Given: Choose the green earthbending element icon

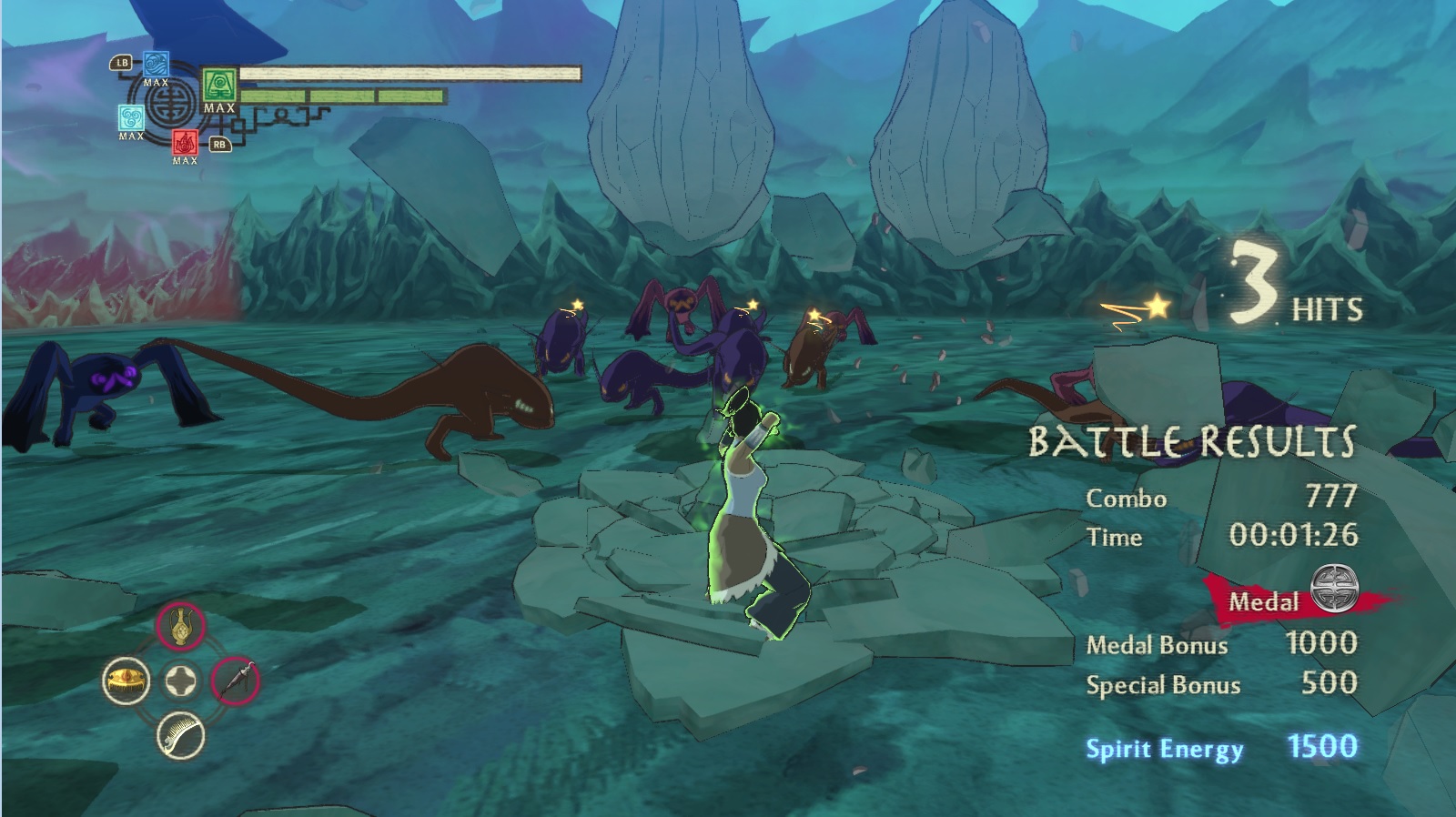Looking at the screenshot, I should pos(219,86).
